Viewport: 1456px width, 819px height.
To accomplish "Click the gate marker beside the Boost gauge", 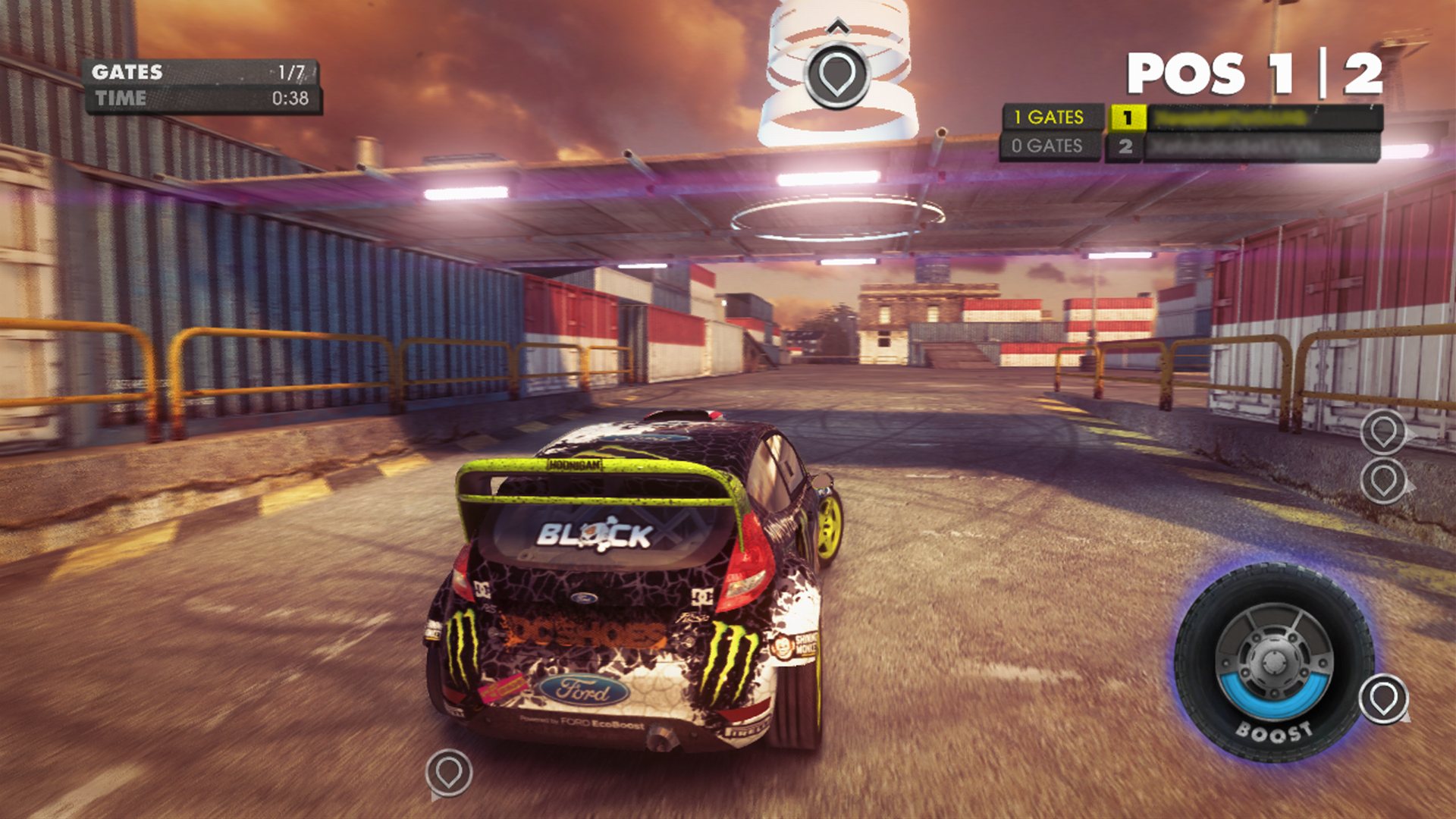I will 1383,698.
